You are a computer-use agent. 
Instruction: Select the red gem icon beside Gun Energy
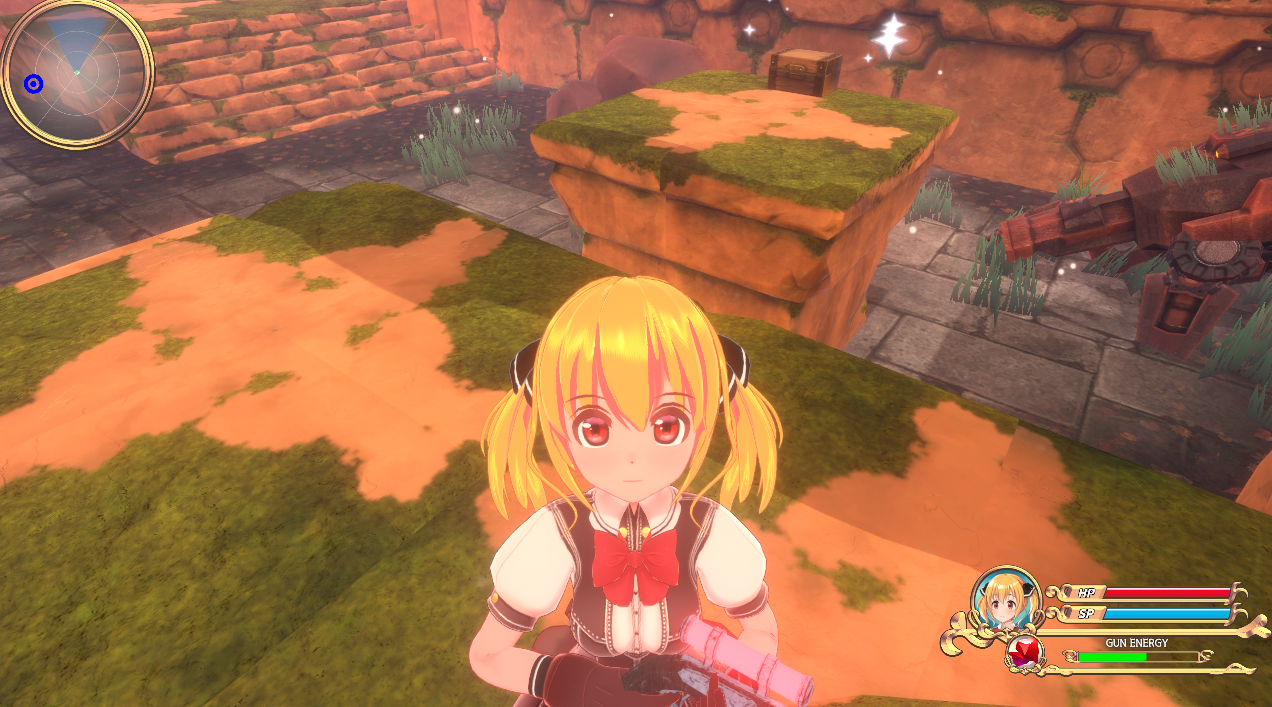1023,655
